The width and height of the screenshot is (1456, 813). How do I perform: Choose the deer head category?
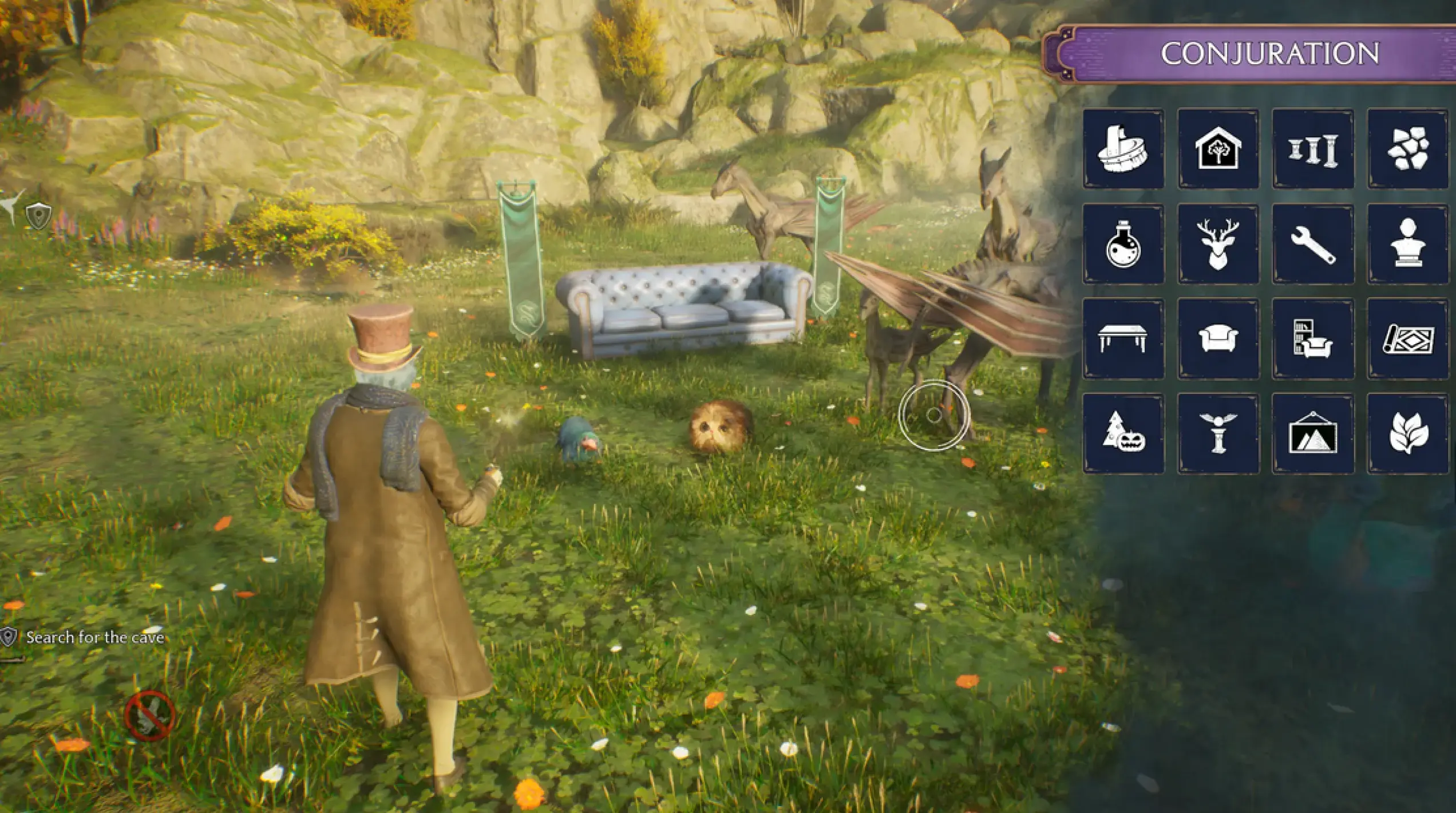click(x=1218, y=244)
